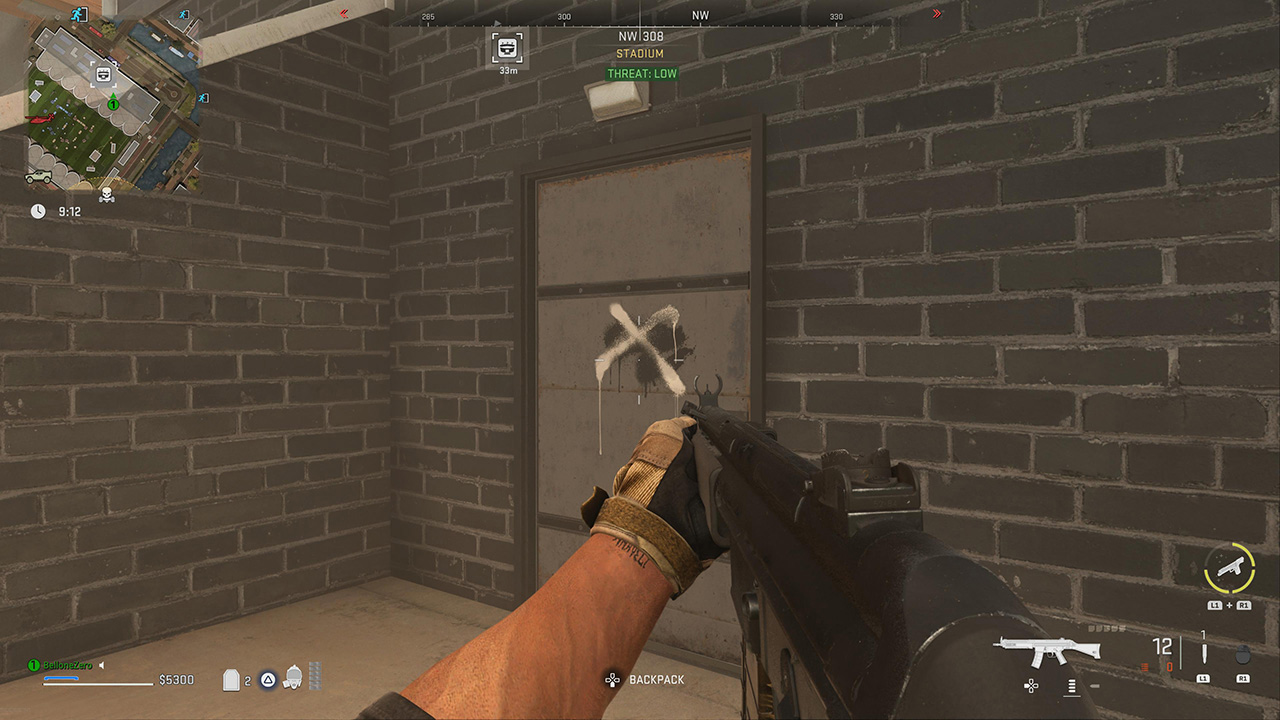Select the armor plate icon beside the cash total
The height and width of the screenshot is (720, 1280).
[231, 680]
